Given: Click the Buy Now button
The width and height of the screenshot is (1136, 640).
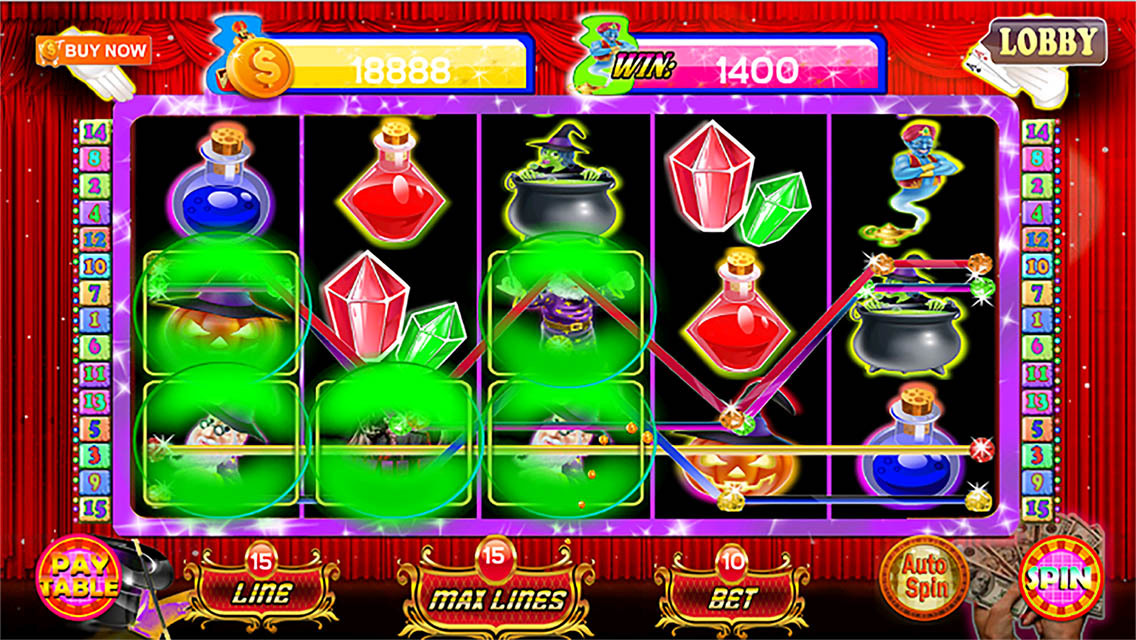Looking at the screenshot, I should [x=94, y=50].
